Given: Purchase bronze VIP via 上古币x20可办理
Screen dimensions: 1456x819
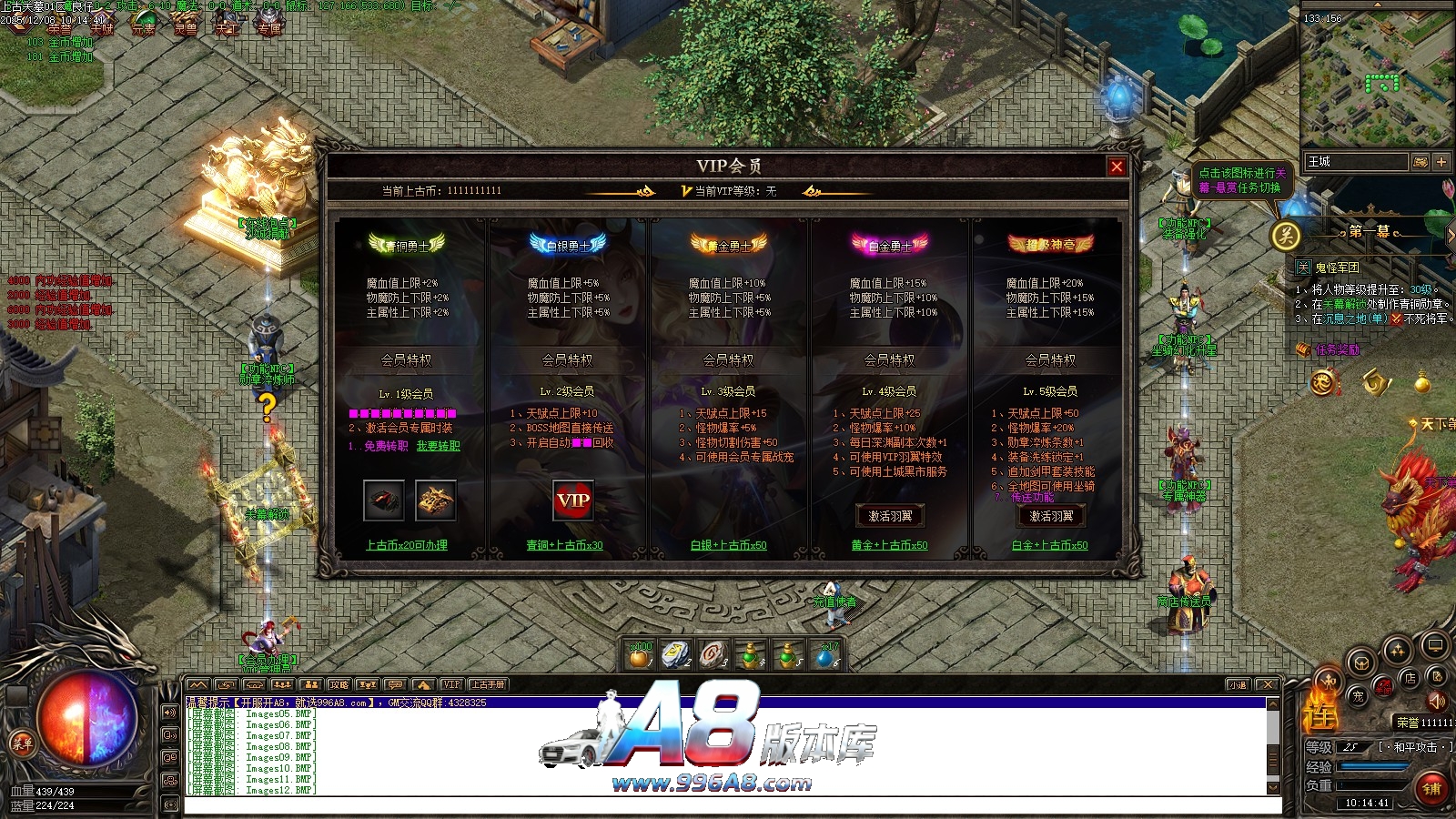Looking at the screenshot, I should coord(407,545).
